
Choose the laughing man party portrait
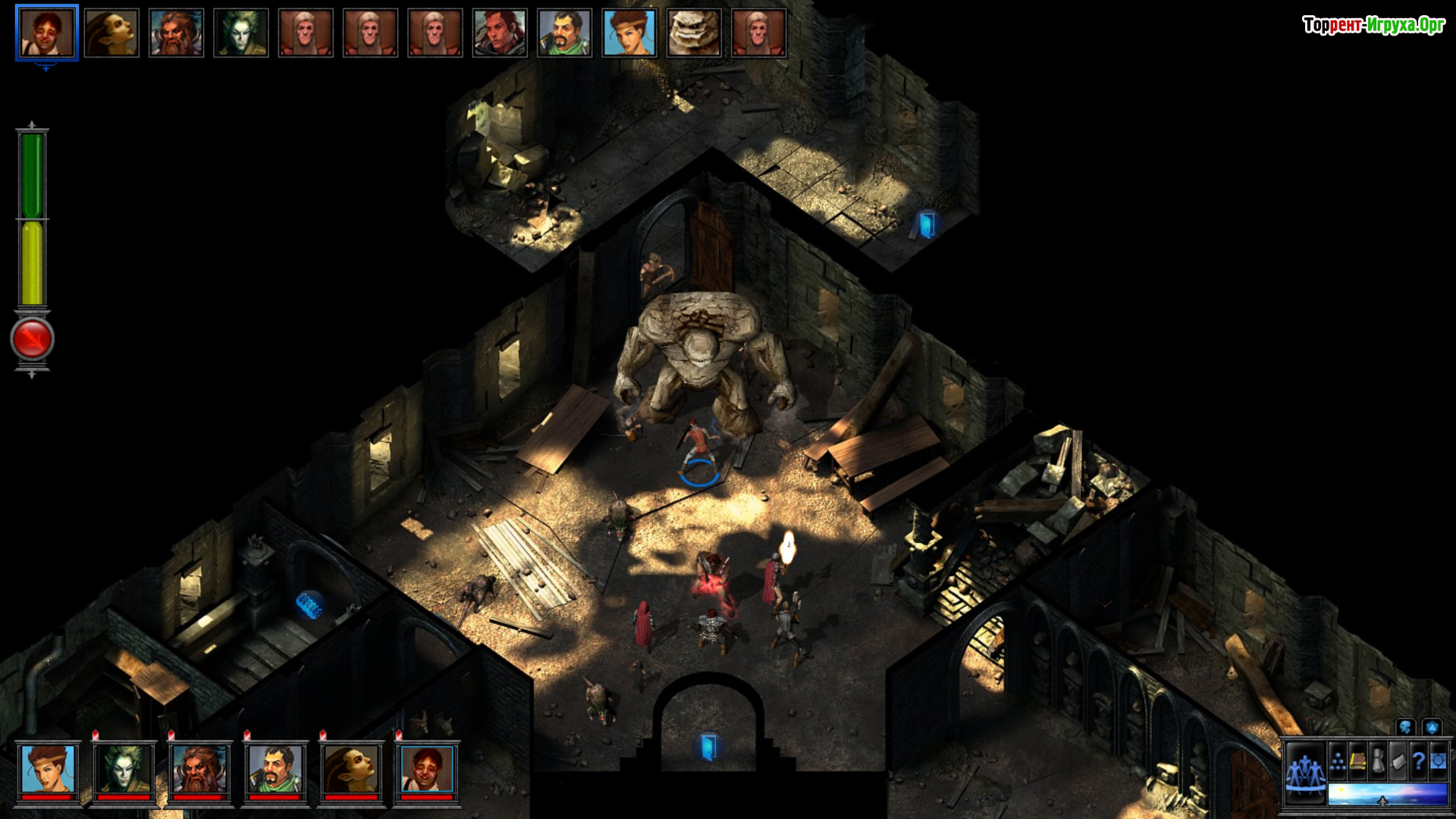[x=427, y=769]
